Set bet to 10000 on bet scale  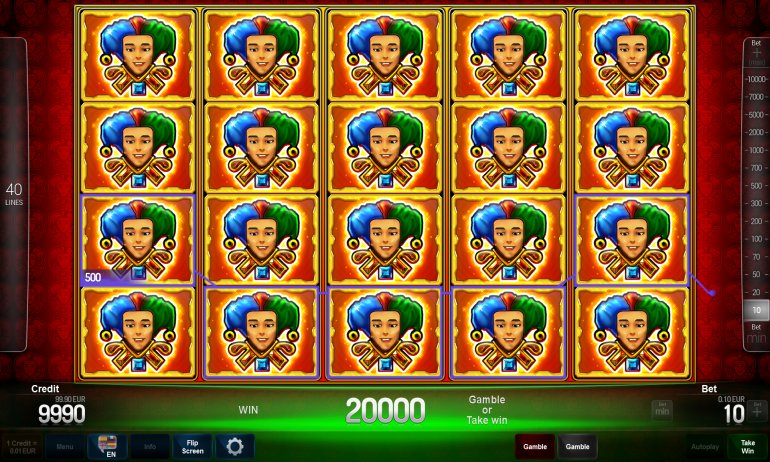(x=757, y=78)
